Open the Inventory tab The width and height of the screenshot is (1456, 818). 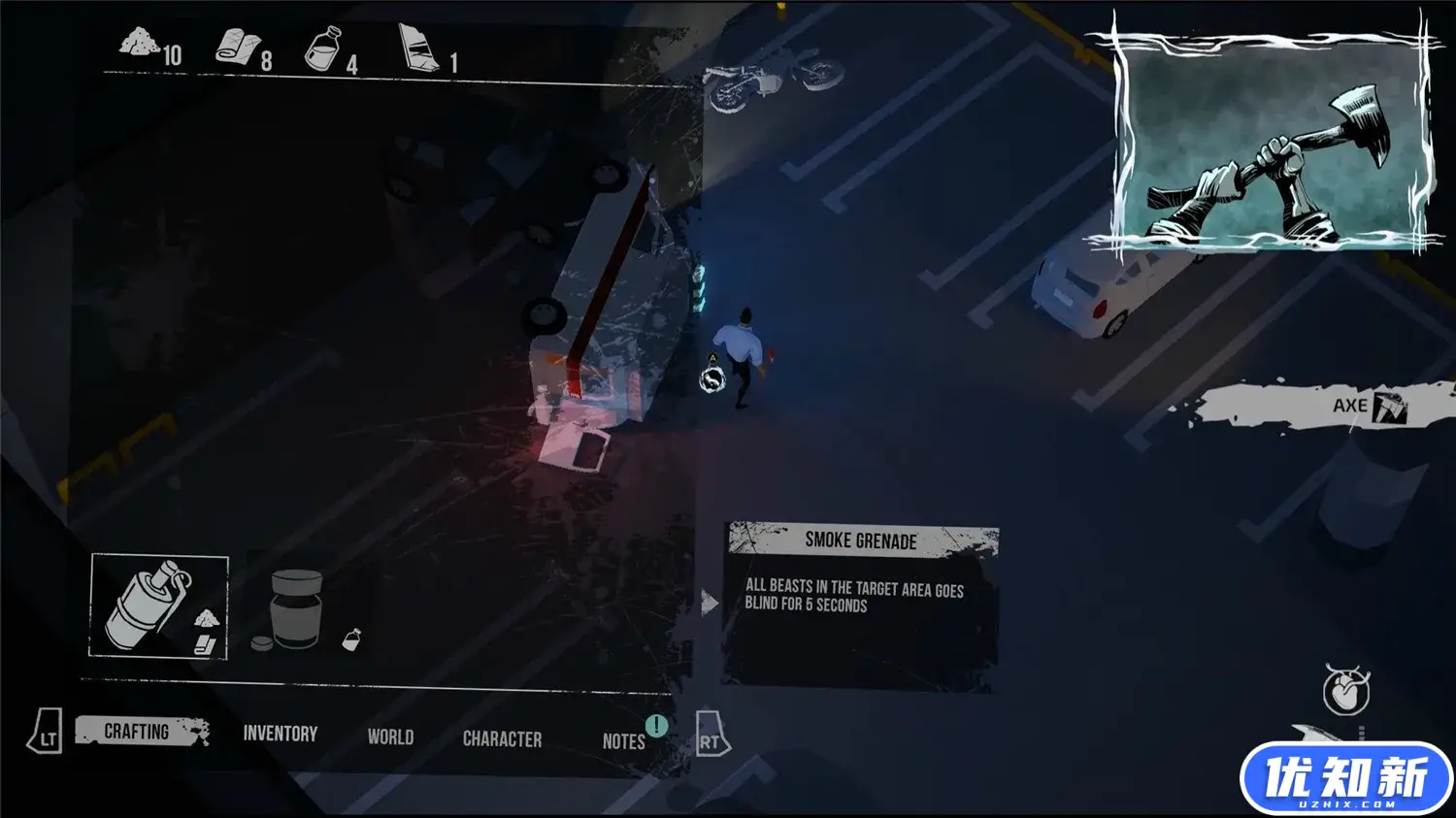280,734
